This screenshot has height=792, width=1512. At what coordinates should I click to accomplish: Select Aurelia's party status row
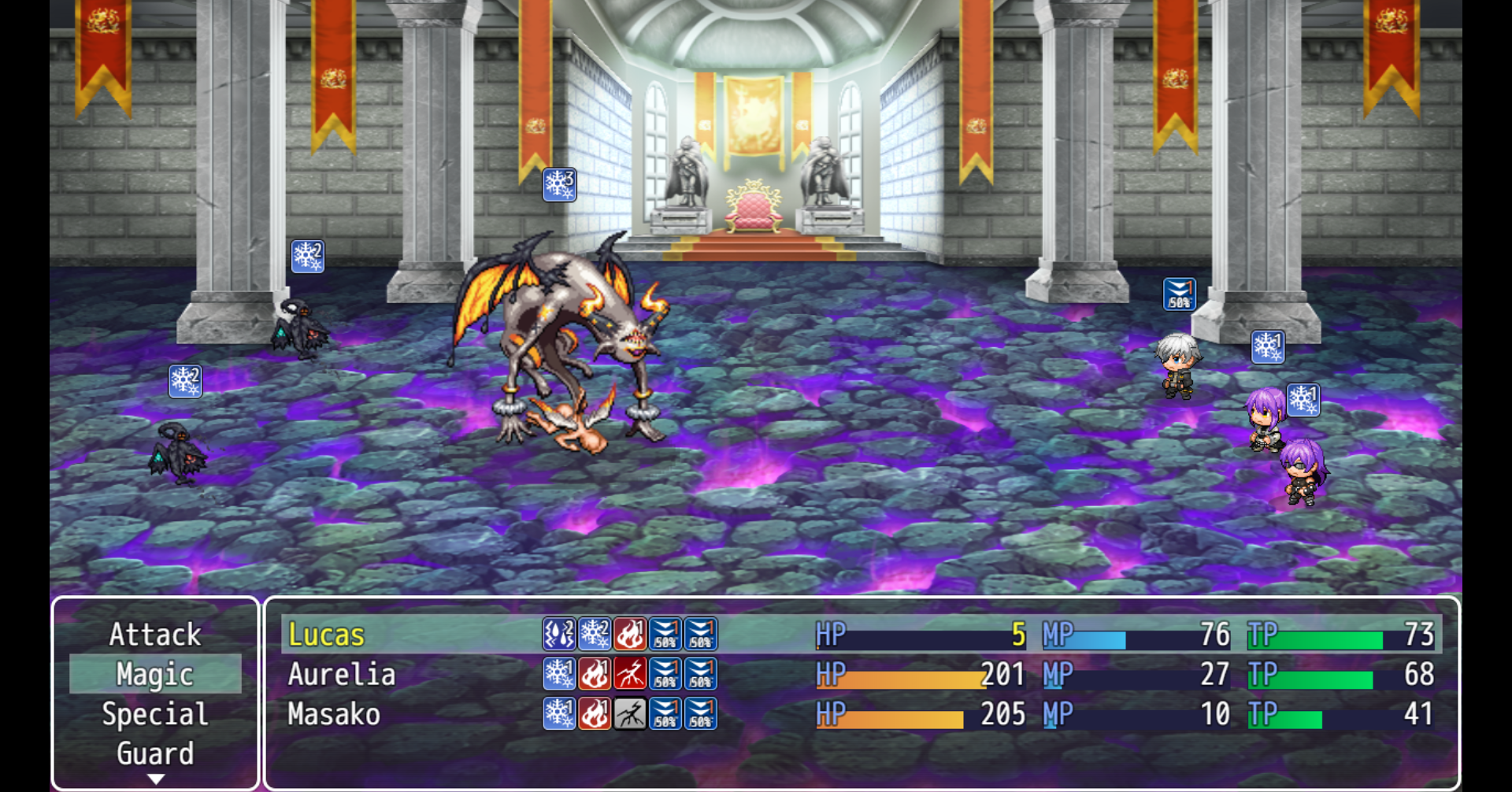[x=861, y=675]
